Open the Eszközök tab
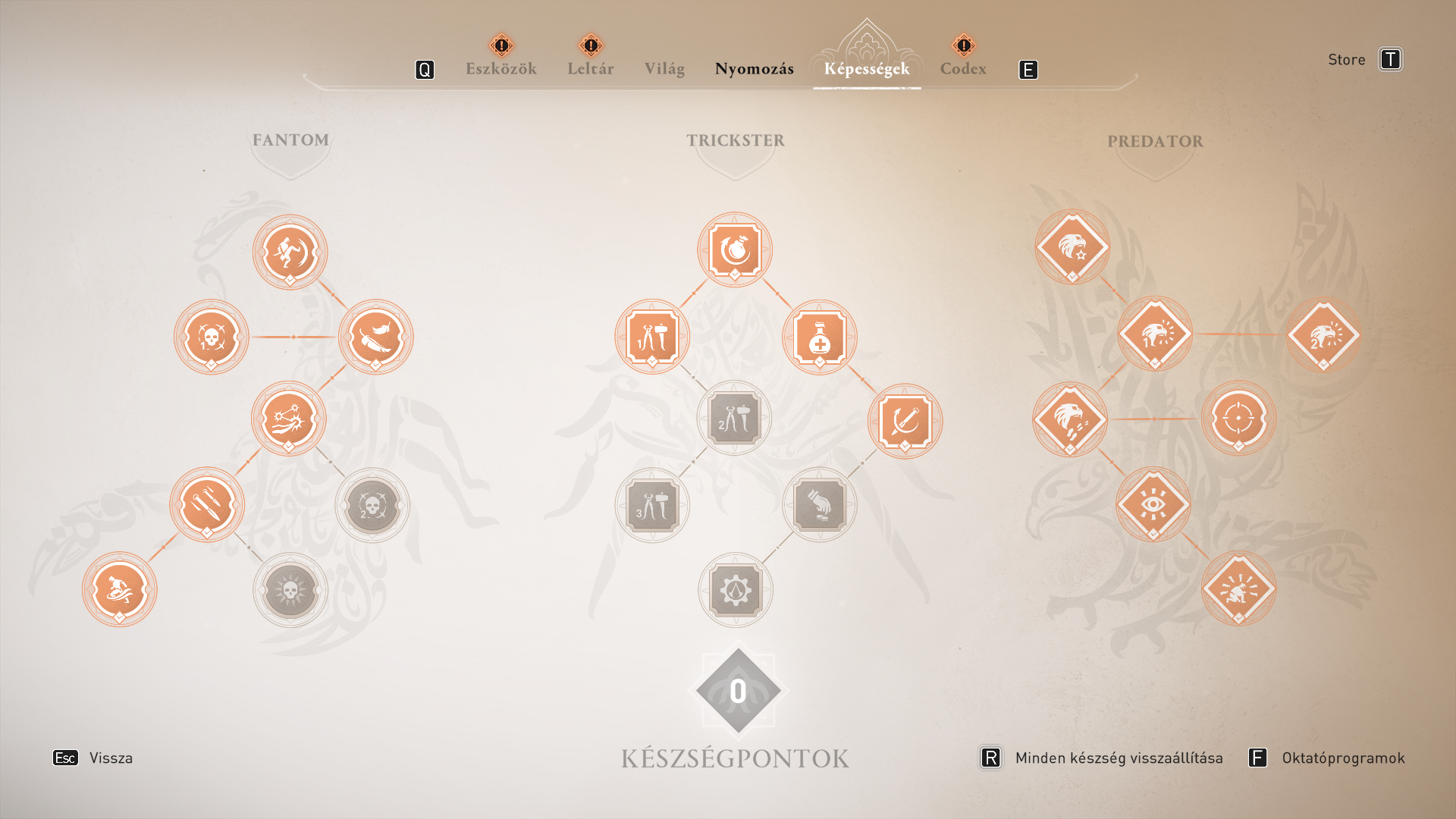 [x=500, y=68]
